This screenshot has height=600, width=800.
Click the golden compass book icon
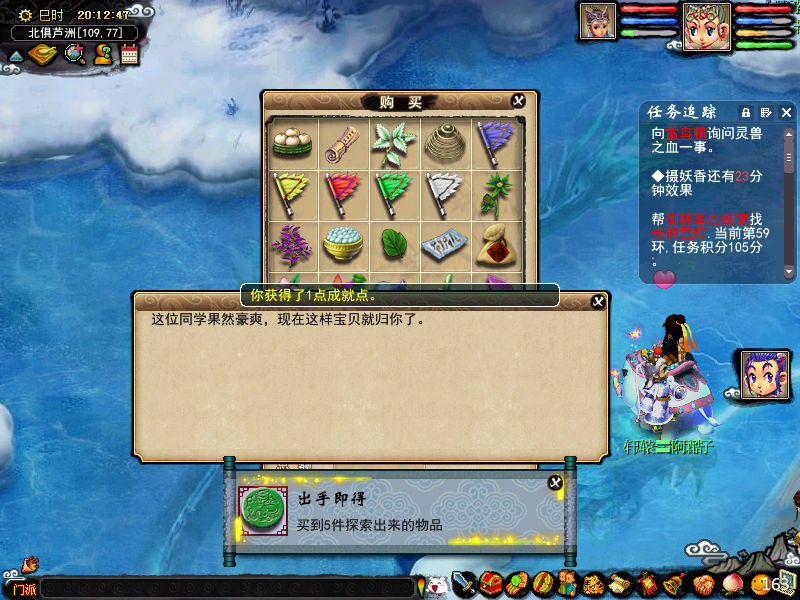pyautogui.click(x=42, y=55)
